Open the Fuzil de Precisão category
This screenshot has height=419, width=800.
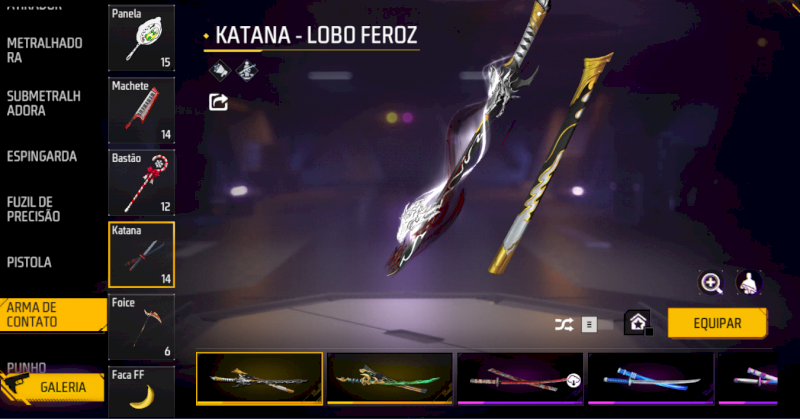click(x=34, y=209)
